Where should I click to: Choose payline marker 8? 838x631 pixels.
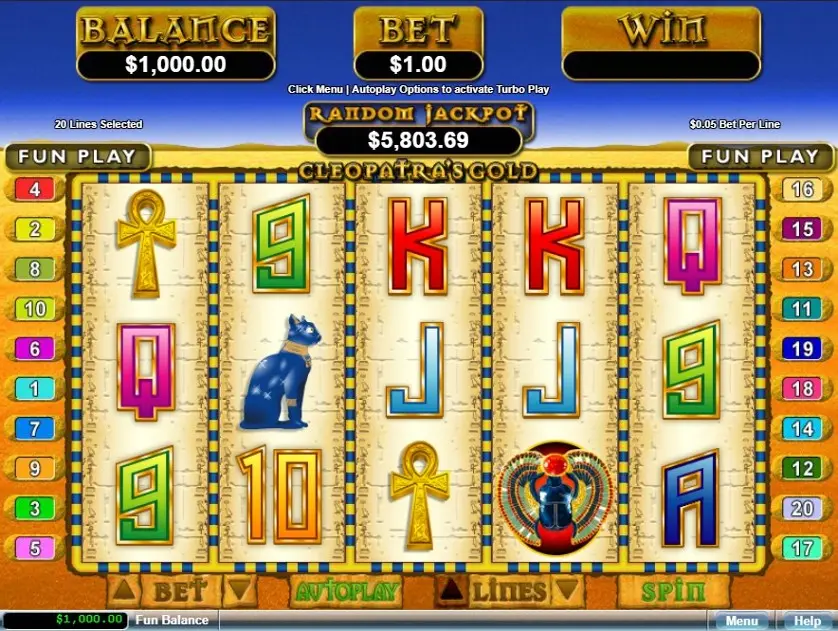34,269
